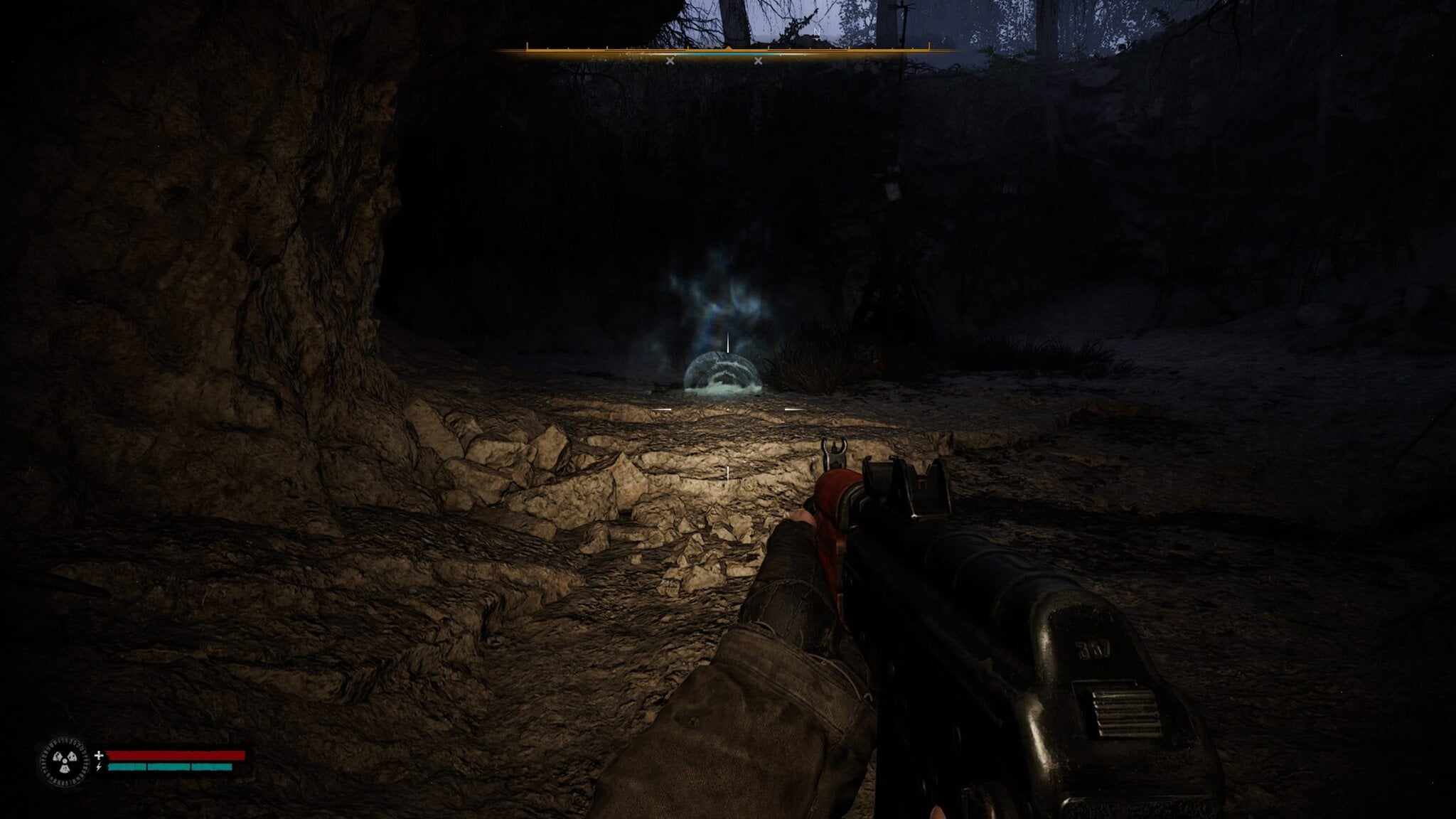Click the compass bar at the top
Screen dimensions: 1456x819
tap(727, 50)
